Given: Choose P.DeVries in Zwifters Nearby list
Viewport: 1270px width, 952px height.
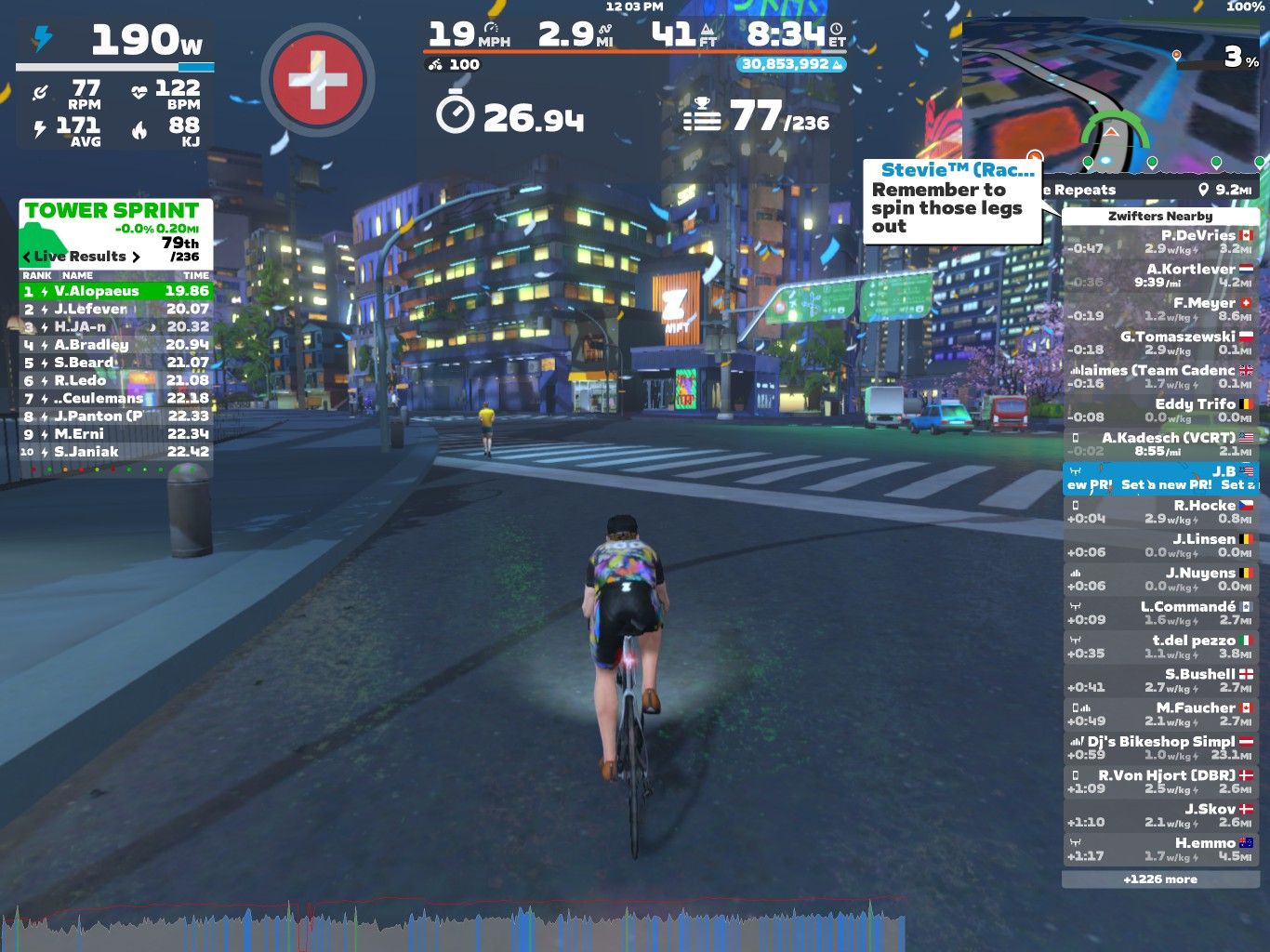Looking at the screenshot, I should click(x=1159, y=242).
